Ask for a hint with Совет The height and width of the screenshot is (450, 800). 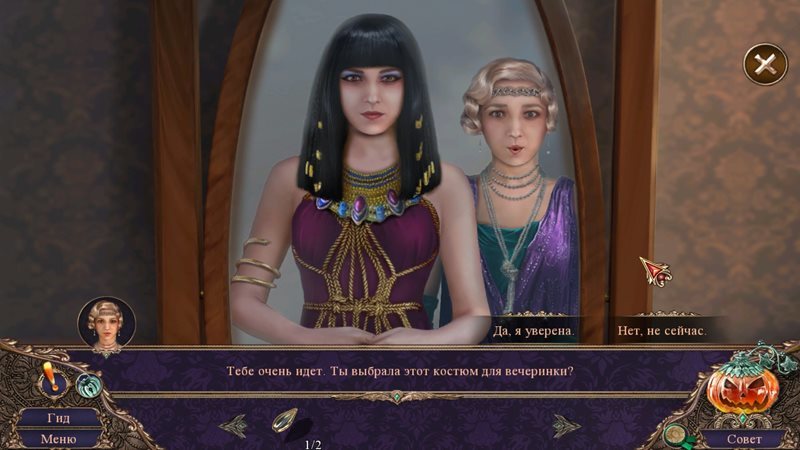click(742, 438)
